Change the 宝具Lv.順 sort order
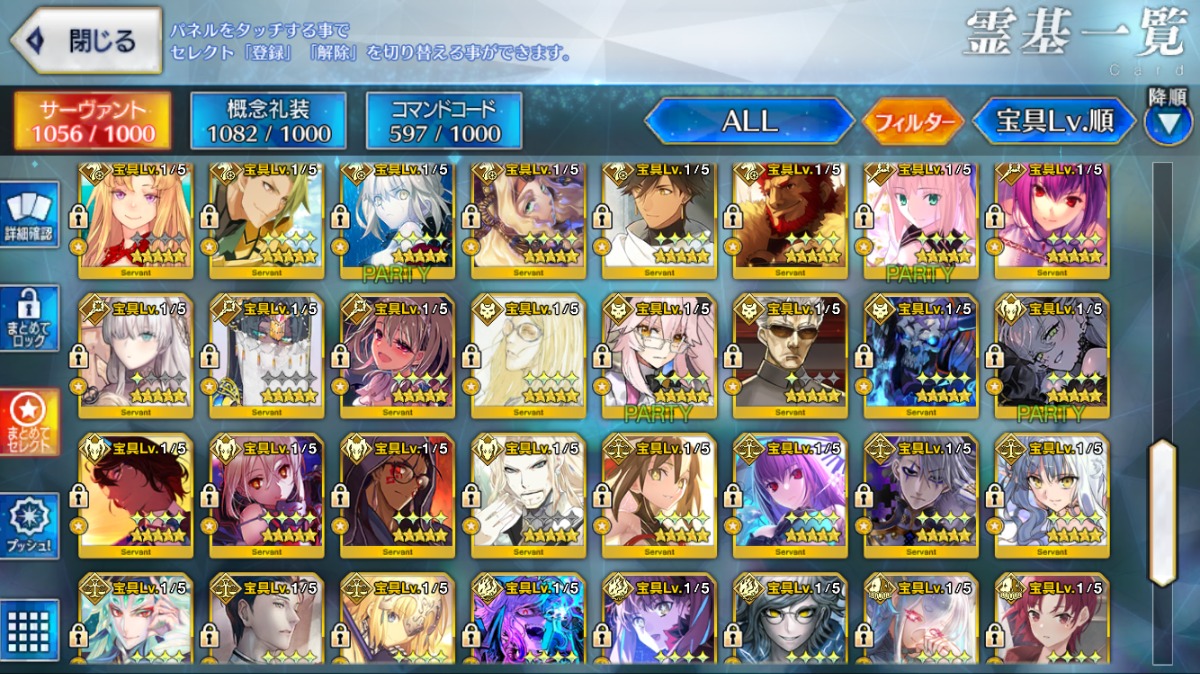This screenshot has width=1200, height=674. (1054, 121)
